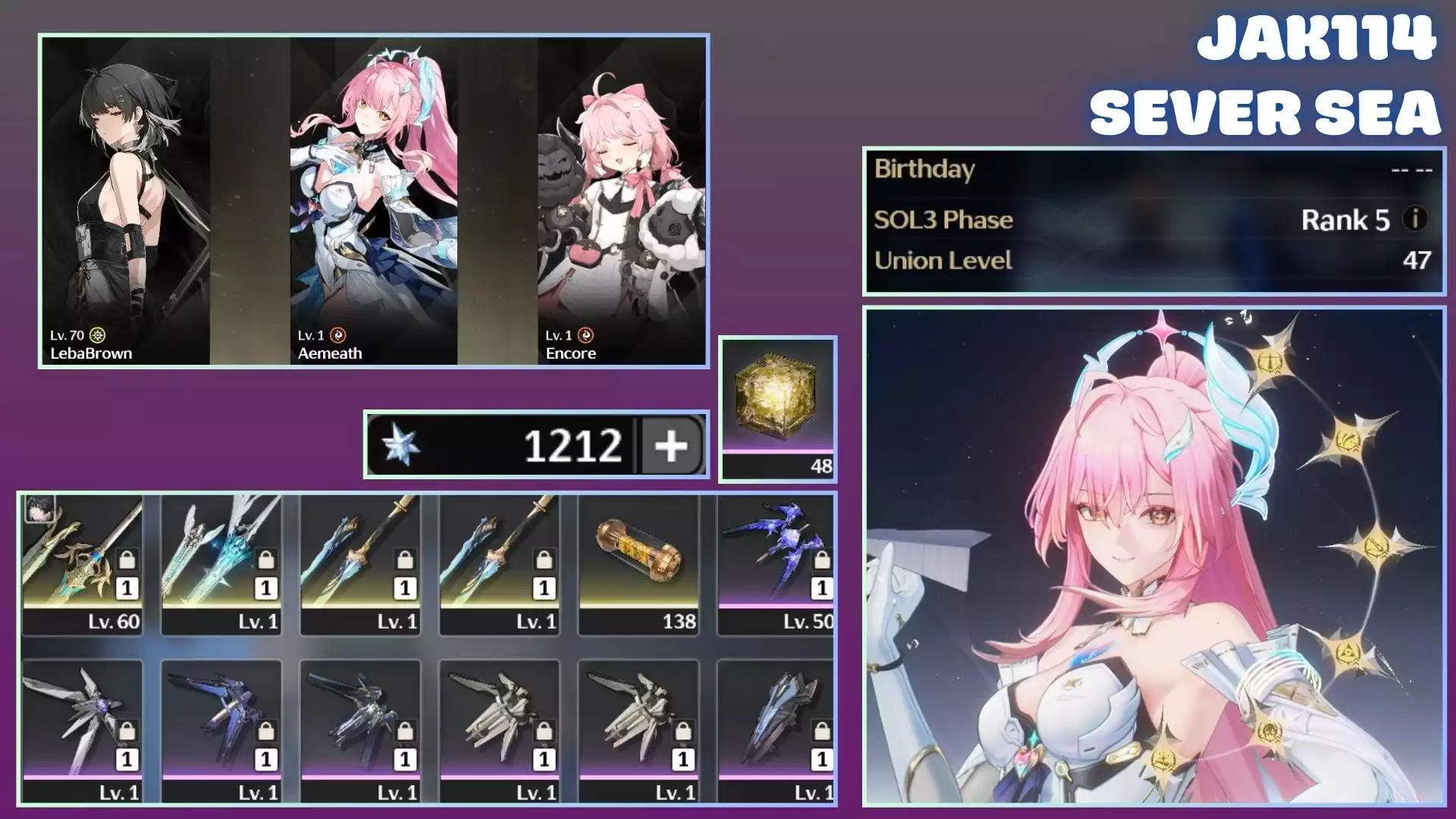This screenshot has height=819, width=1456.
Task: Show SOL3 Phase rank info
Action: 1414,219
